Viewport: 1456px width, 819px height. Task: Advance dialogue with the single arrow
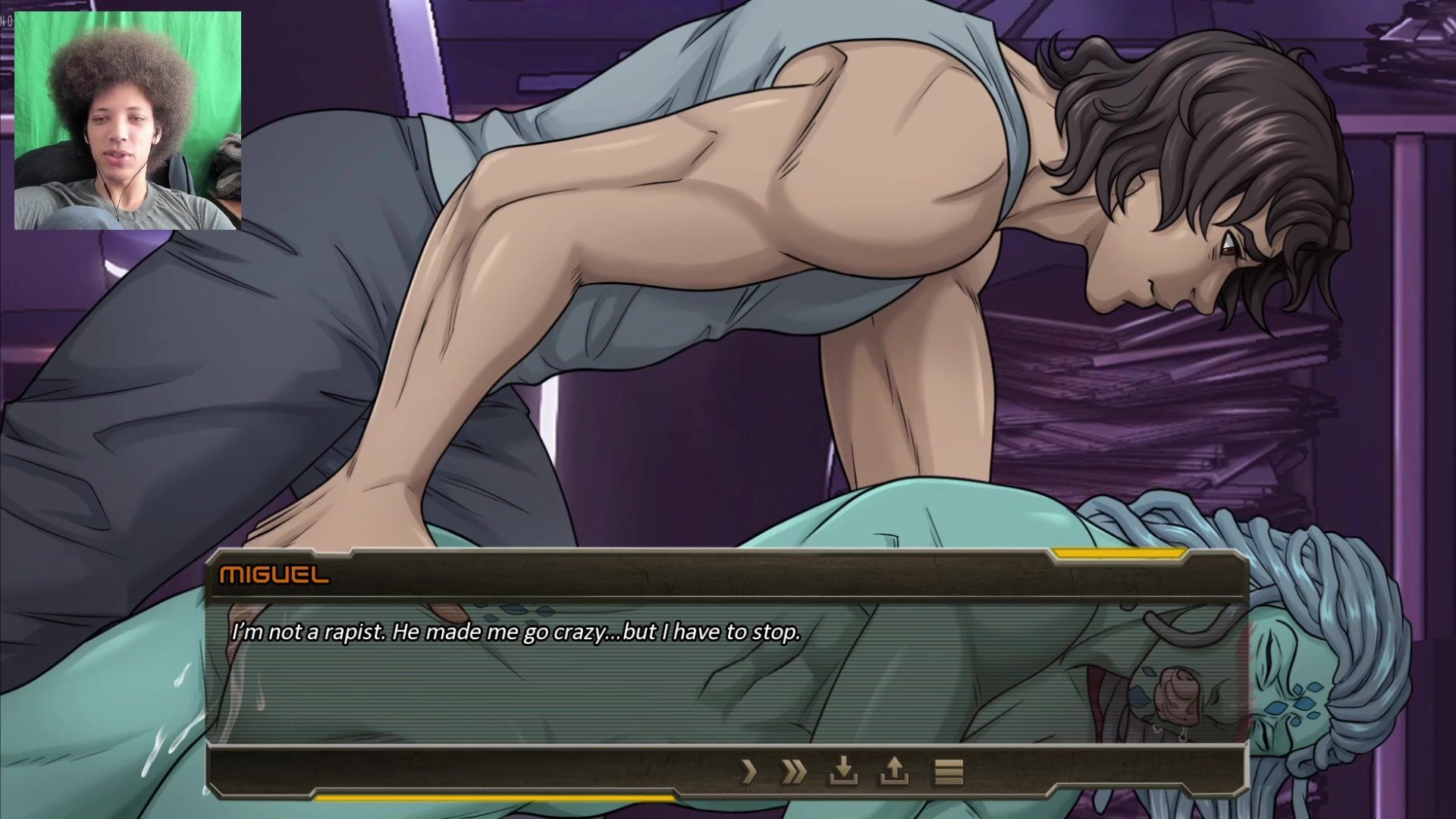click(749, 772)
